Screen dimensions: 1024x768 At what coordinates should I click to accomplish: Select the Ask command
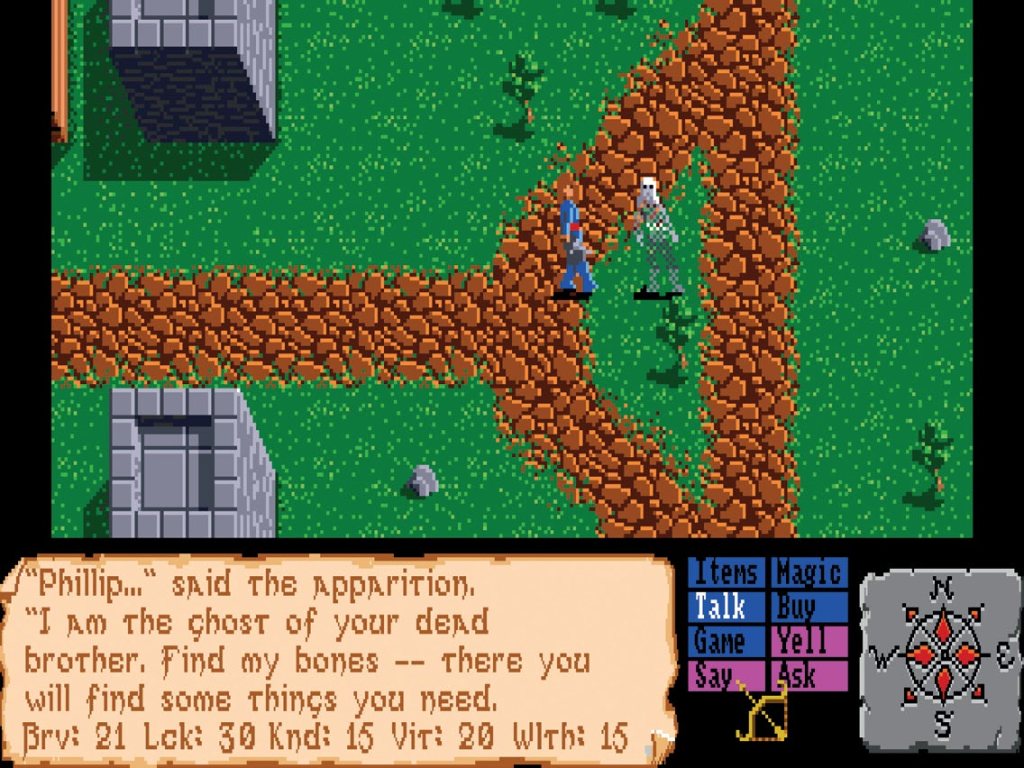coord(808,675)
